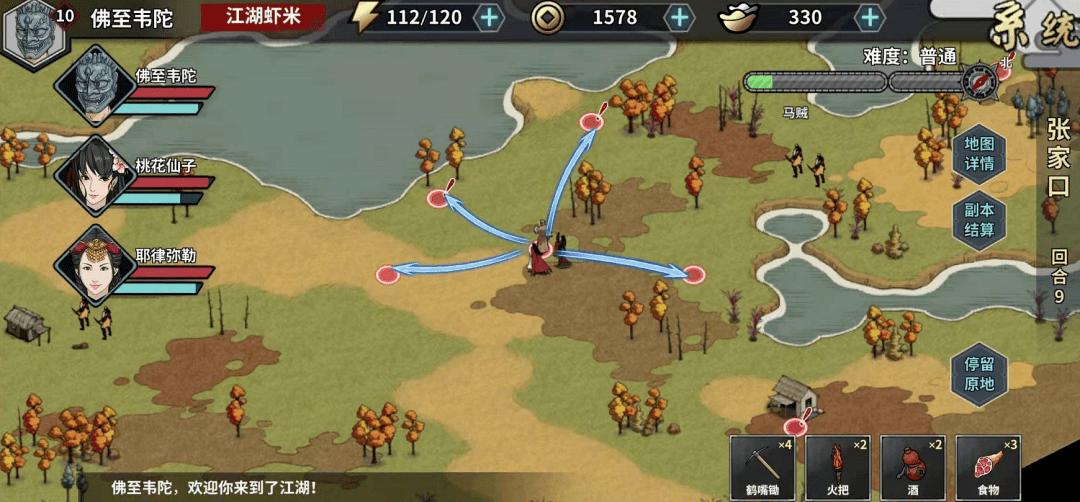
Task: Click the 江湖虾米 title badge
Action: [x=263, y=17]
